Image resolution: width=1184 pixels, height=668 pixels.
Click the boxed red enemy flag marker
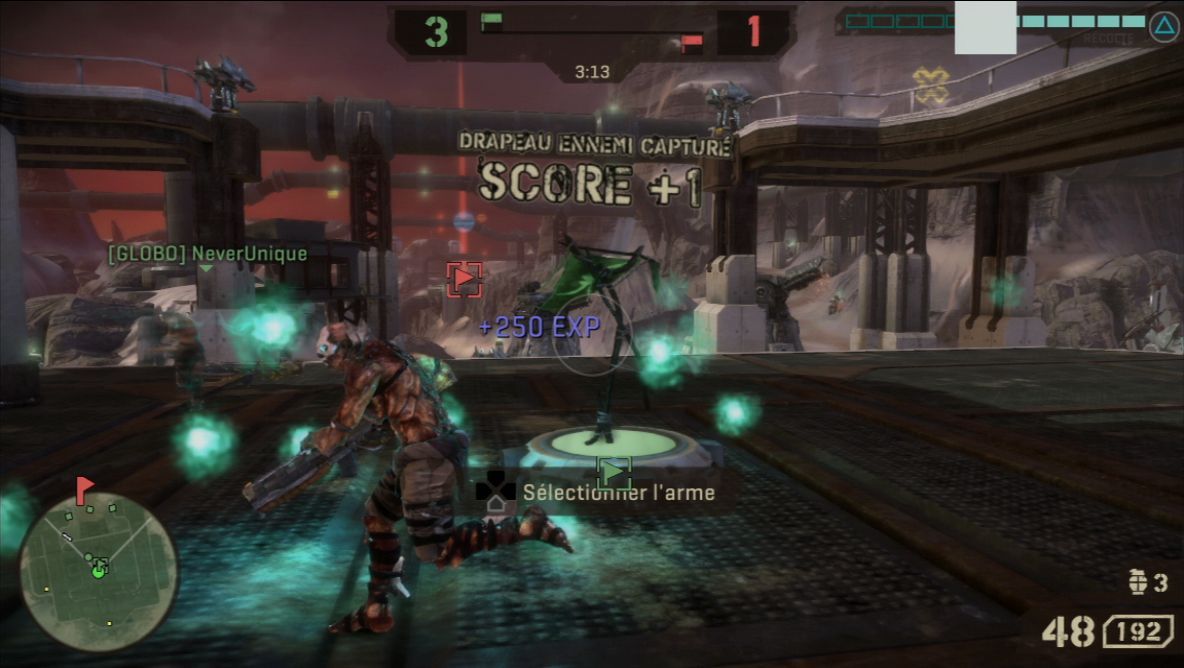[x=464, y=280]
